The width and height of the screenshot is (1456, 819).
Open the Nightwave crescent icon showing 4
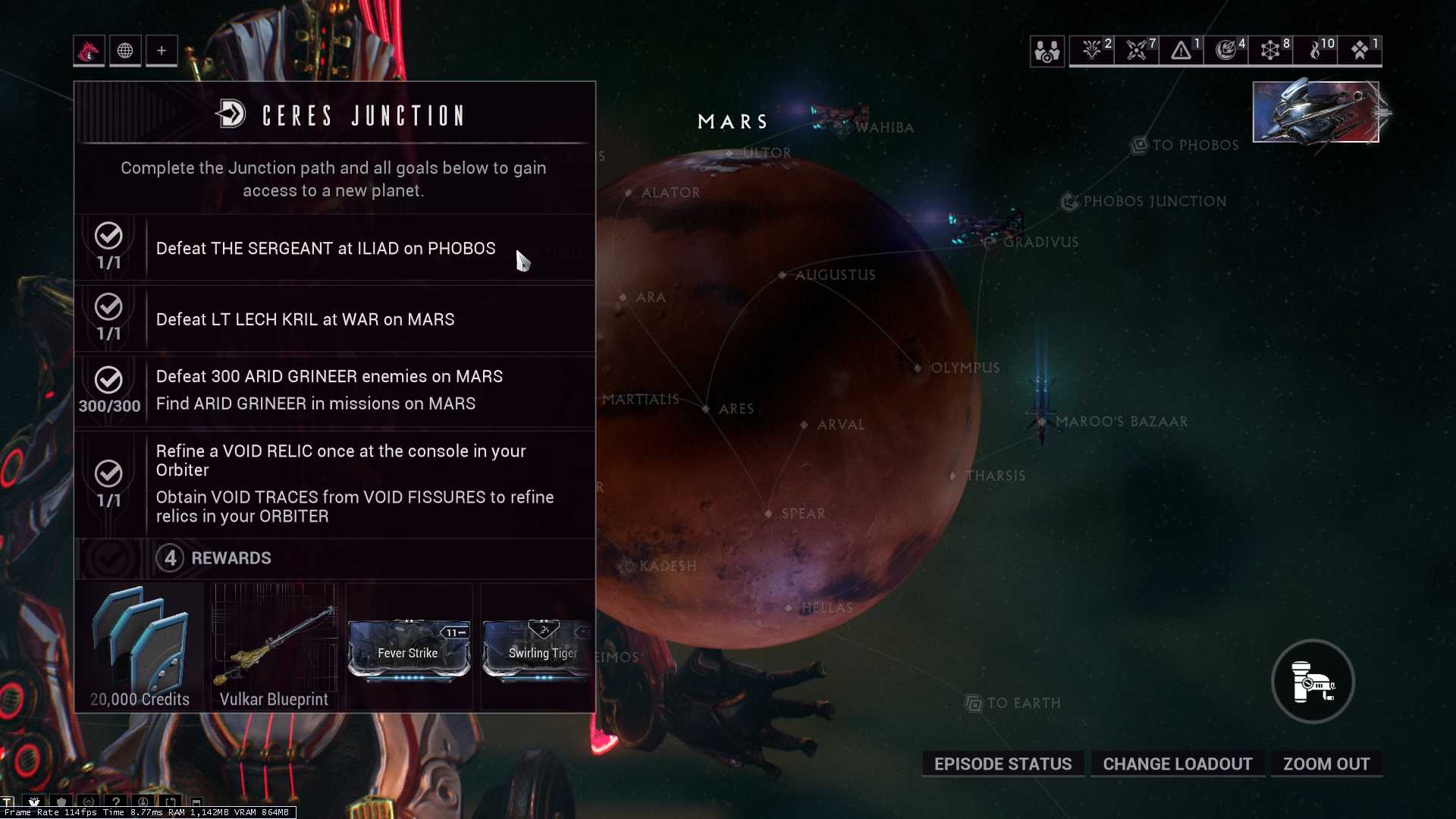pos(1224,50)
